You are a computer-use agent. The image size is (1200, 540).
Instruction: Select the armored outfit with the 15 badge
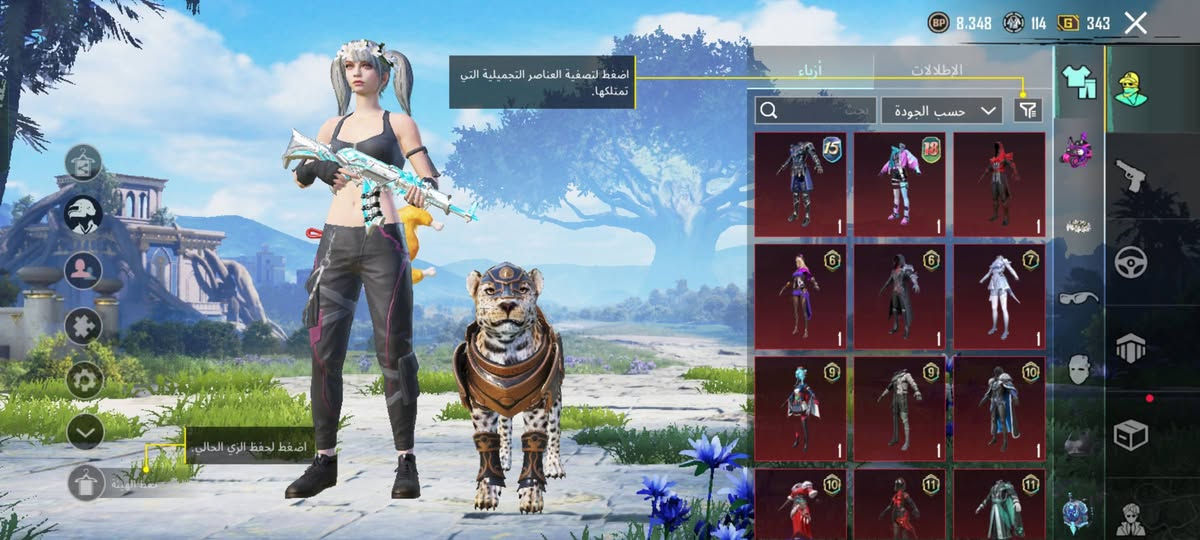tap(800, 184)
